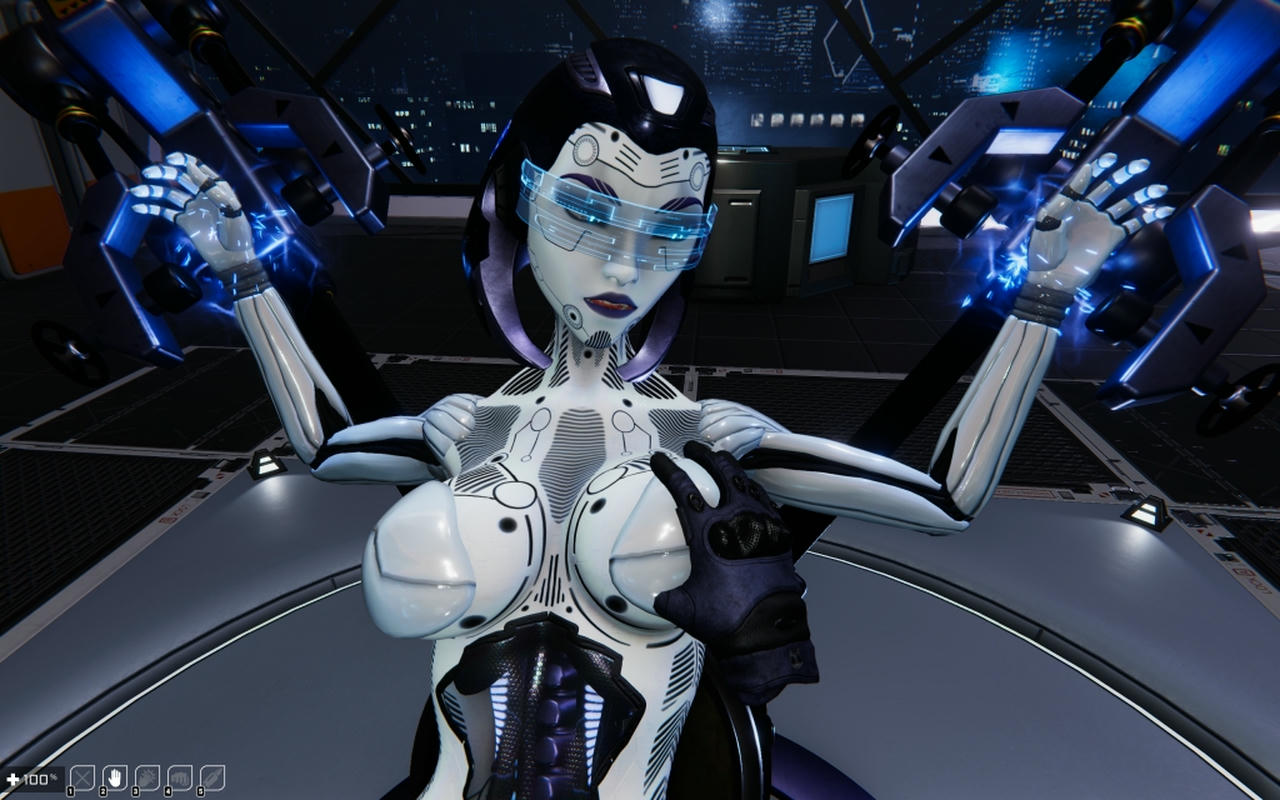Click the glowing floor marker near the platform
The height and width of the screenshot is (800, 1280).
coord(265,465)
